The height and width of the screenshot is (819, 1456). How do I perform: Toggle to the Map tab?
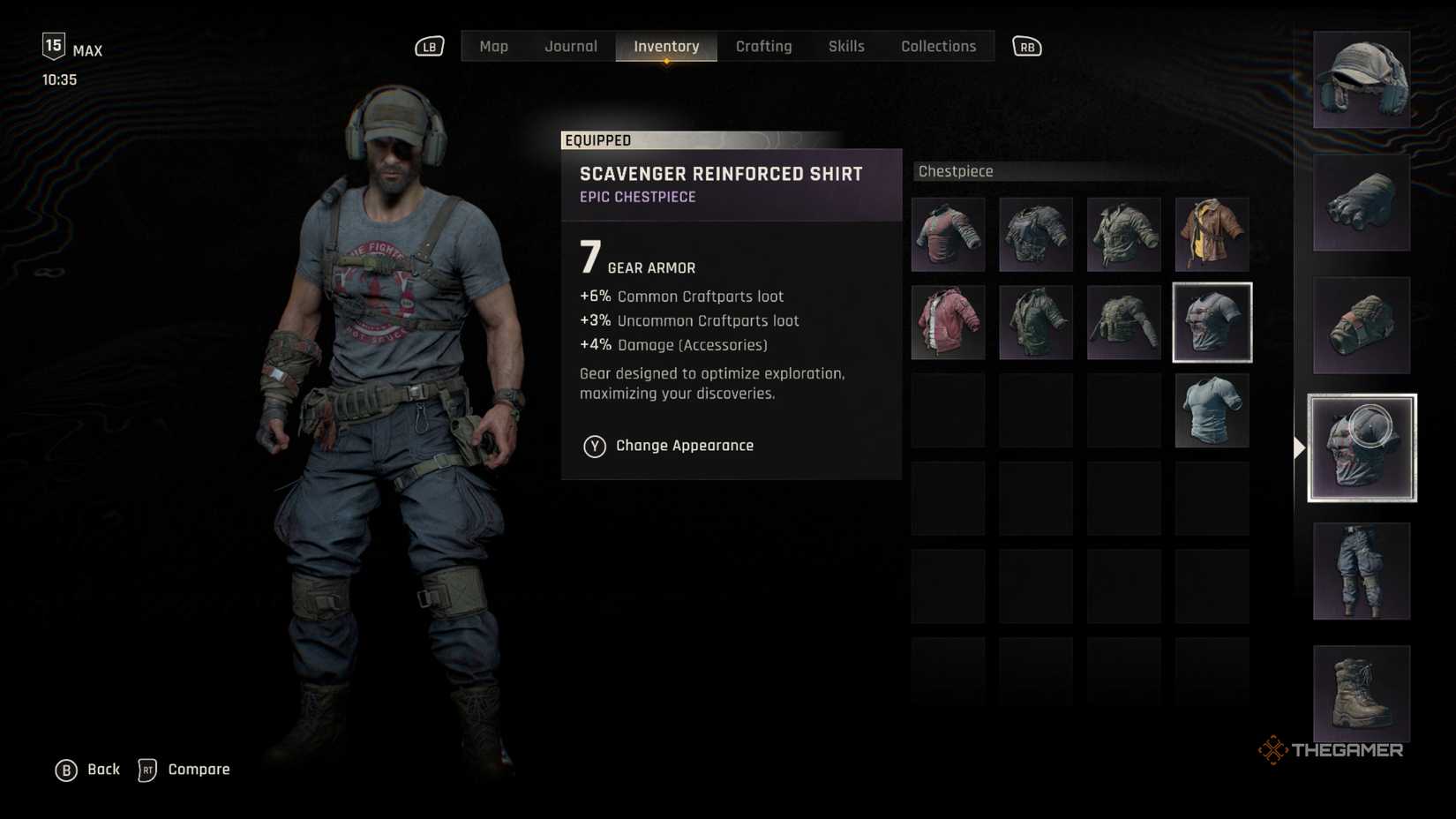[493, 46]
